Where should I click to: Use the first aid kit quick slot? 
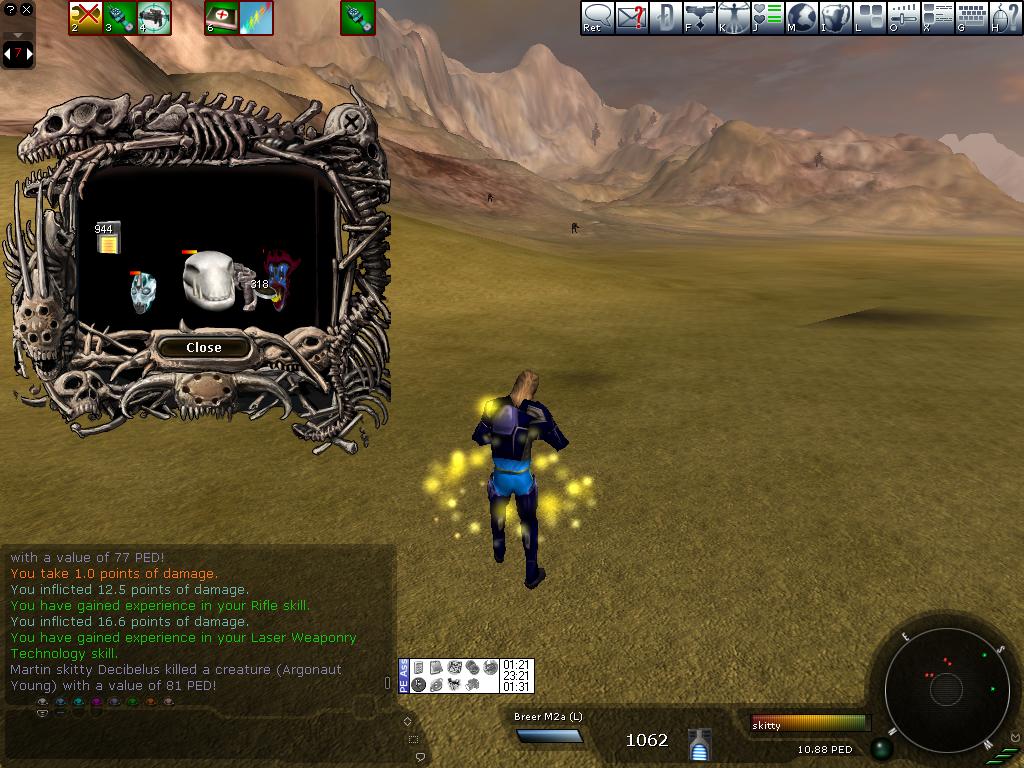221,17
